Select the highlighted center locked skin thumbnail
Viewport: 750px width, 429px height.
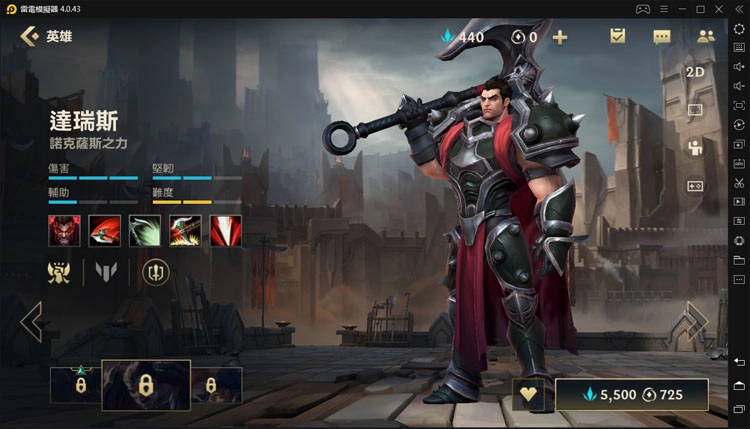(x=146, y=385)
